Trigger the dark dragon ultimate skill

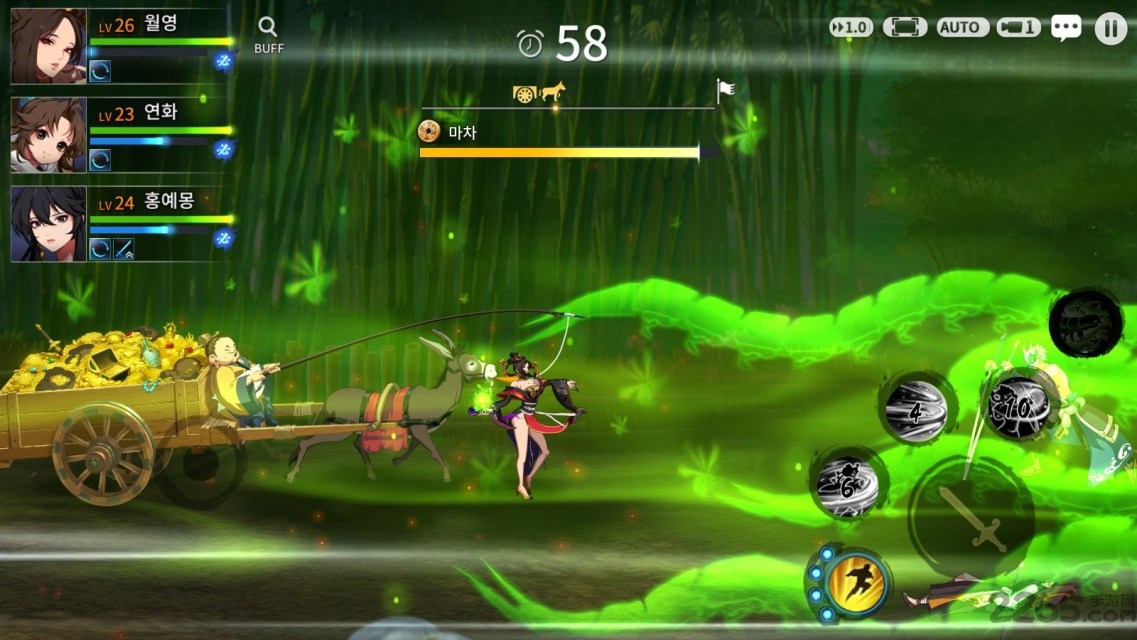[1085, 323]
